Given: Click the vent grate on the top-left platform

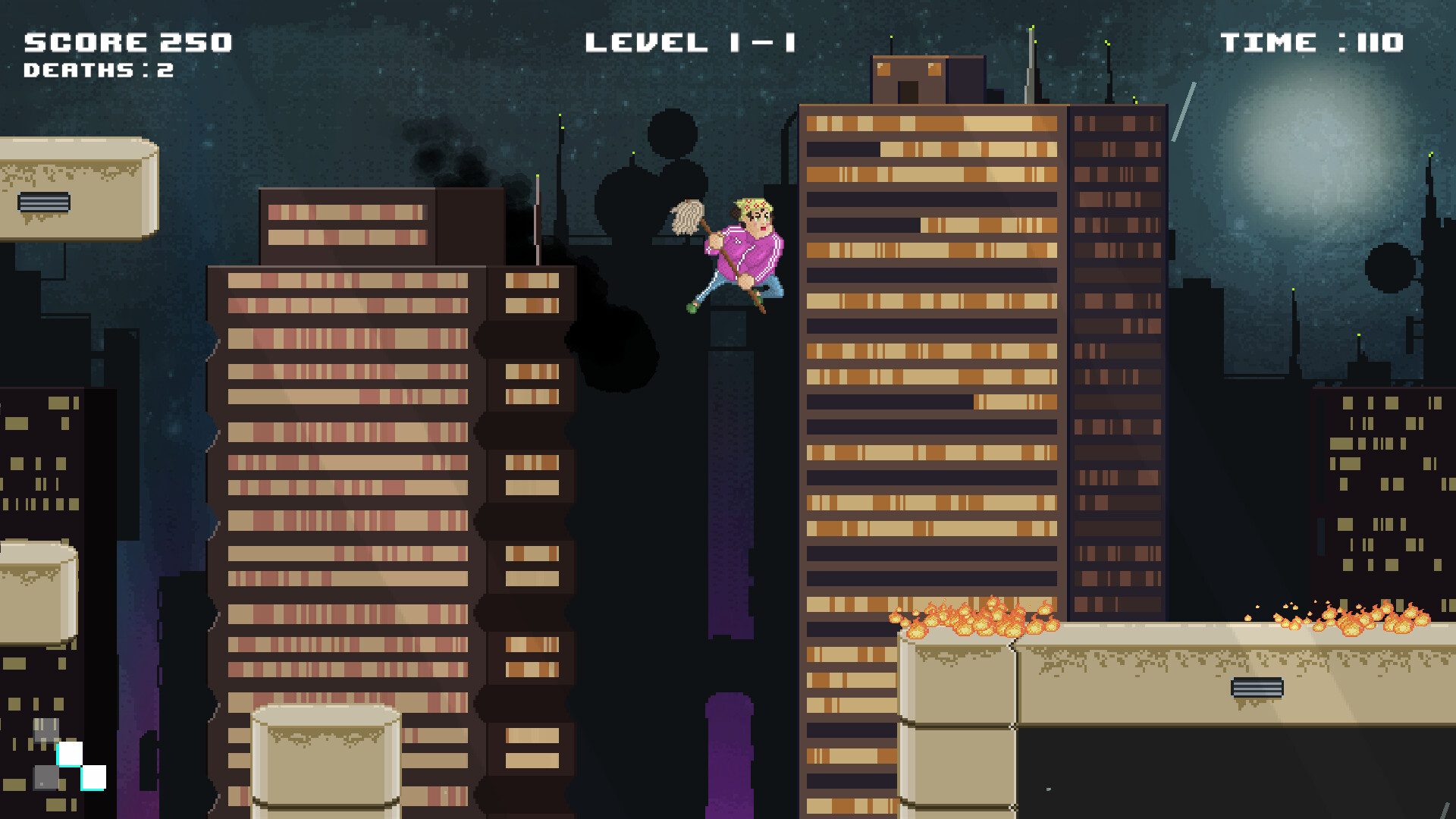Looking at the screenshot, I should coord(43,202).
